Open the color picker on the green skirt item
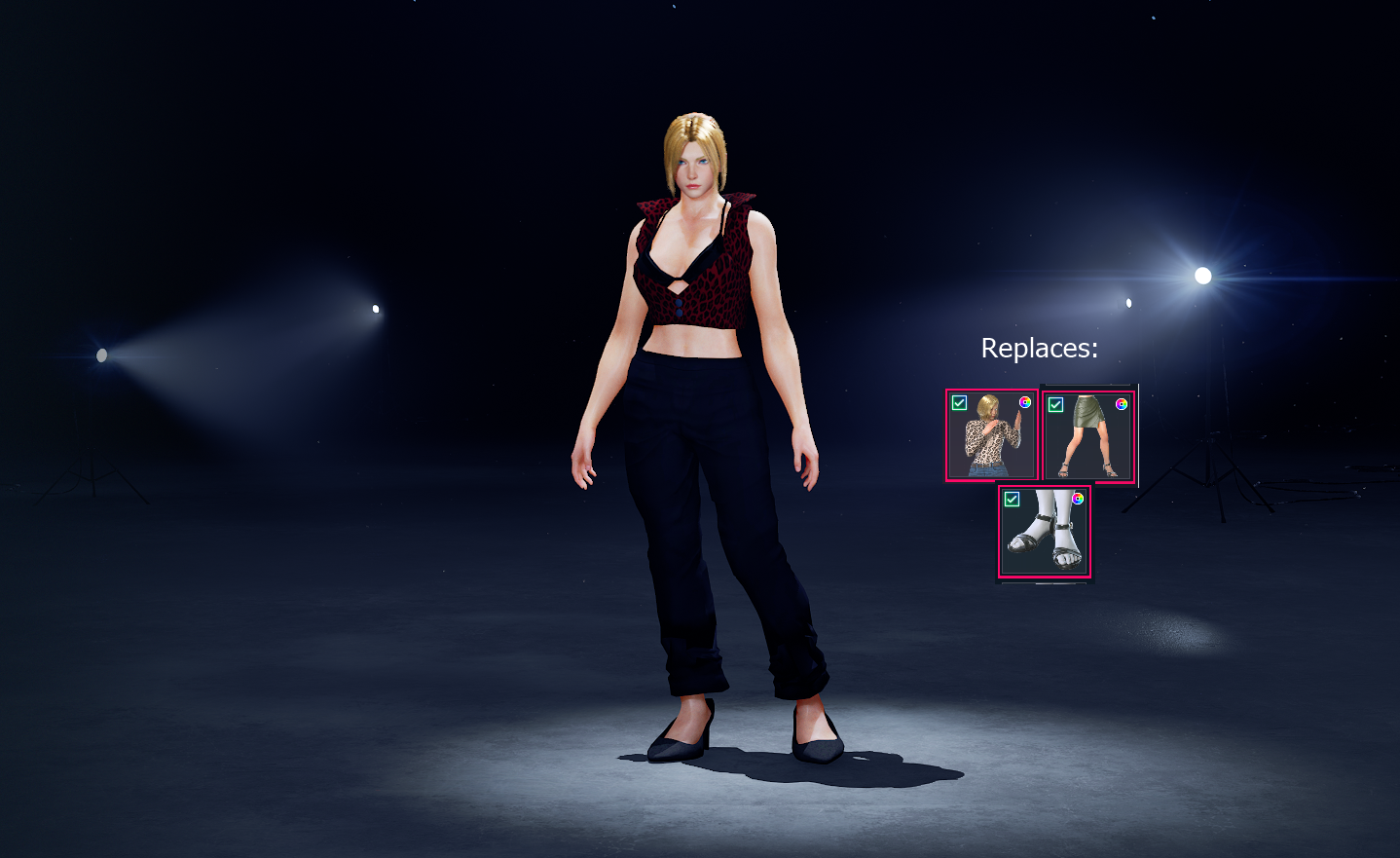Screen dimensions: 1400x858 [x=1123, y=403]
